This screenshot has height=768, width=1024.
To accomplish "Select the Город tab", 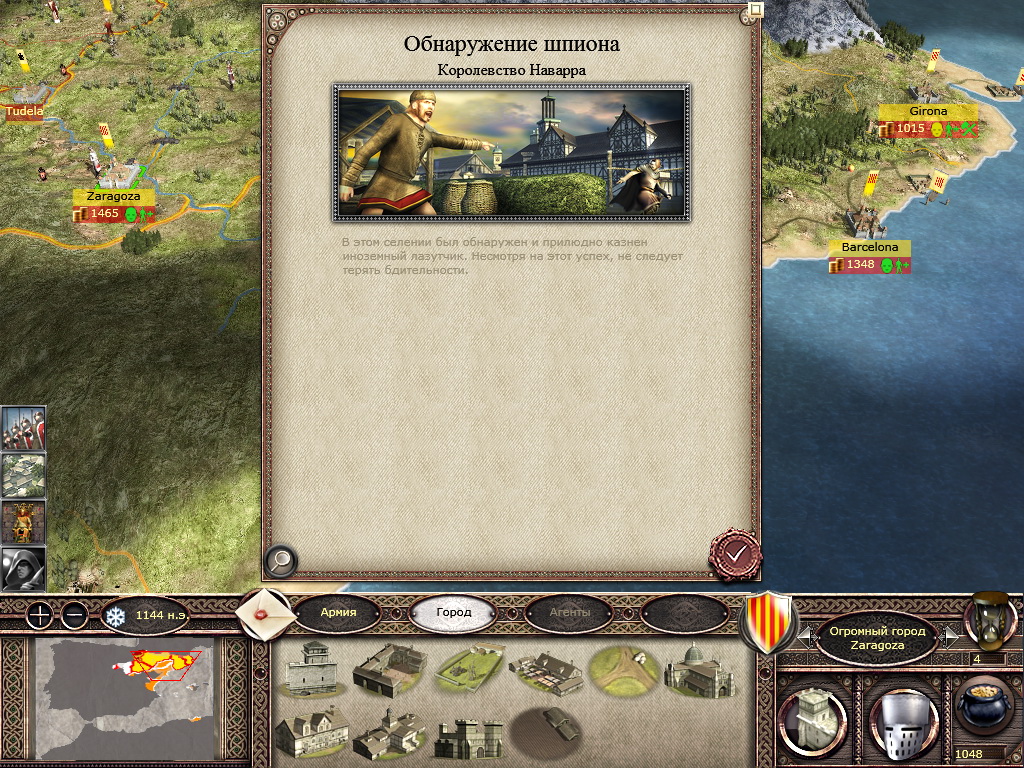I will (453, 612).
